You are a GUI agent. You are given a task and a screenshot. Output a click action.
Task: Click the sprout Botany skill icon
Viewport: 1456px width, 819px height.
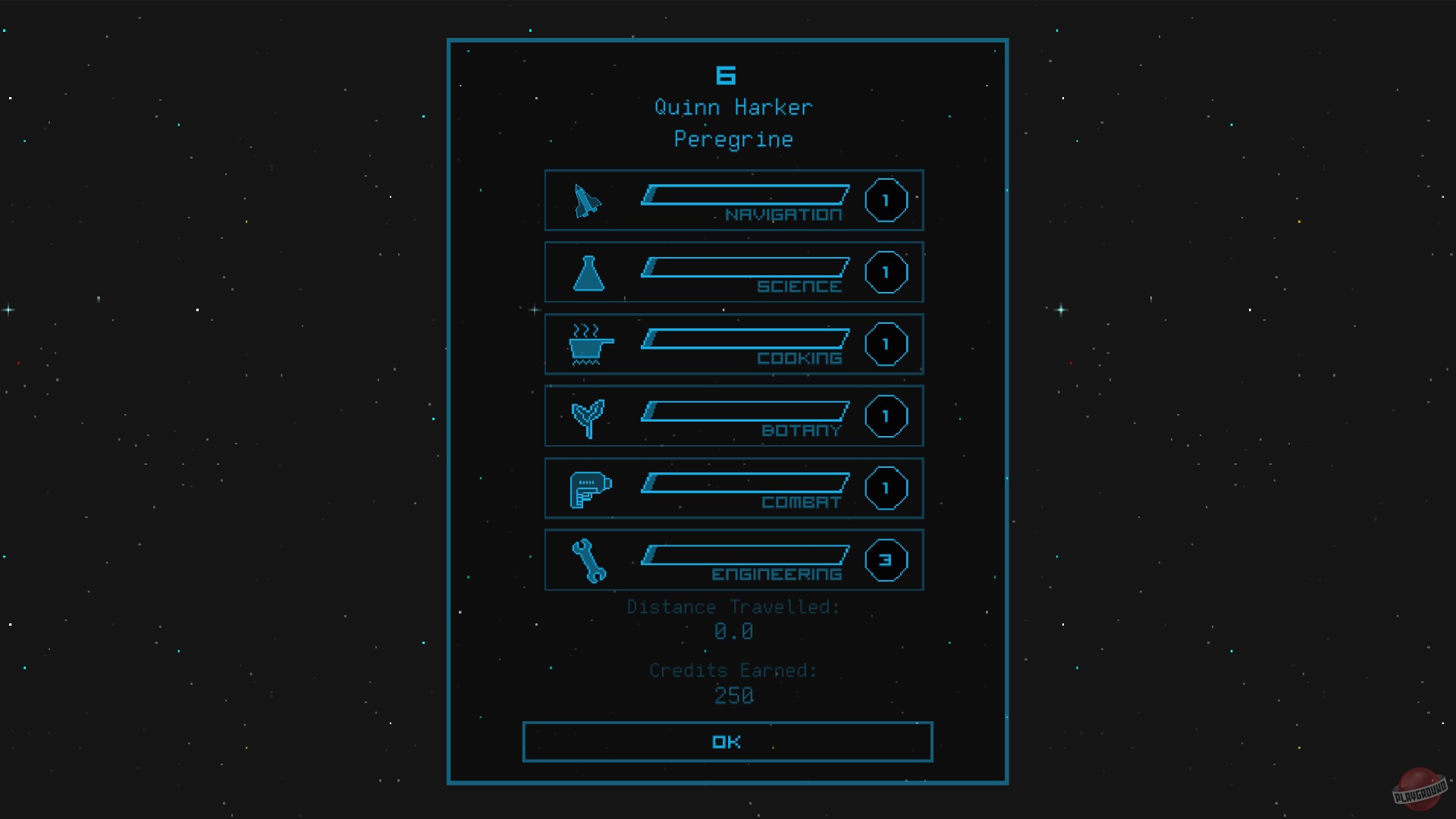pyautogui.click(x=588, y=416)
